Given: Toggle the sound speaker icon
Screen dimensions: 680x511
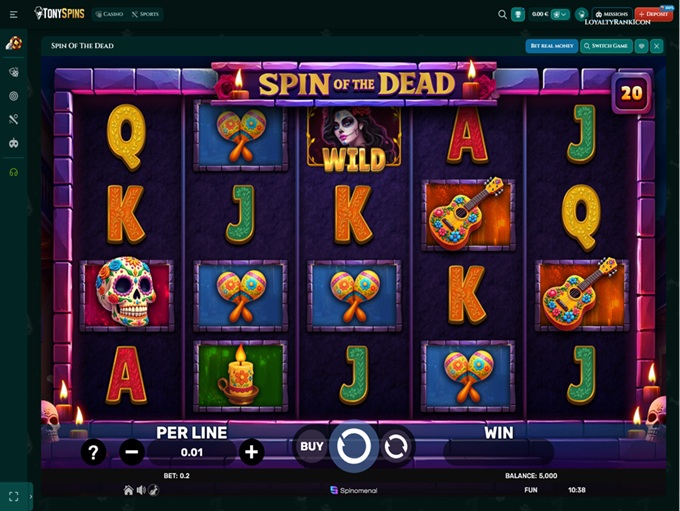Looking at the screenshot, I should coord(141,490).
